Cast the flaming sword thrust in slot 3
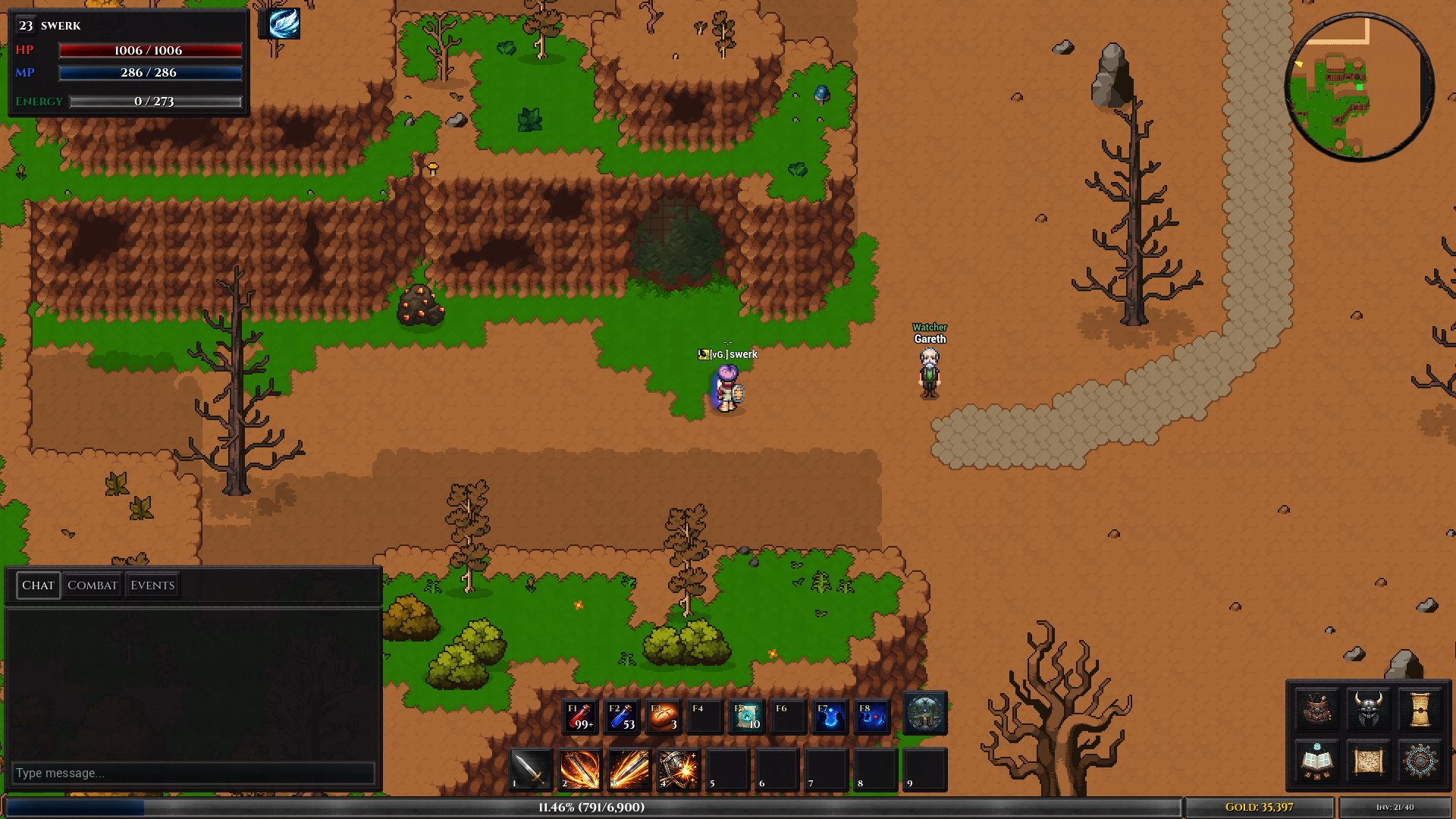The image size is (1456, 819). (629, 770)
